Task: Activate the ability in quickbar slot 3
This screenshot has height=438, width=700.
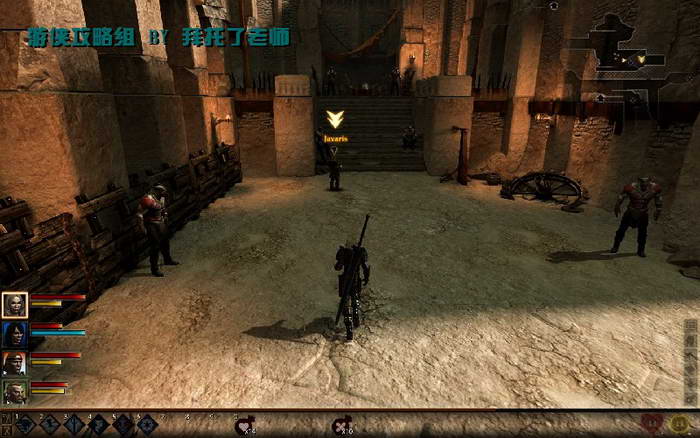Action: (75, 425)
